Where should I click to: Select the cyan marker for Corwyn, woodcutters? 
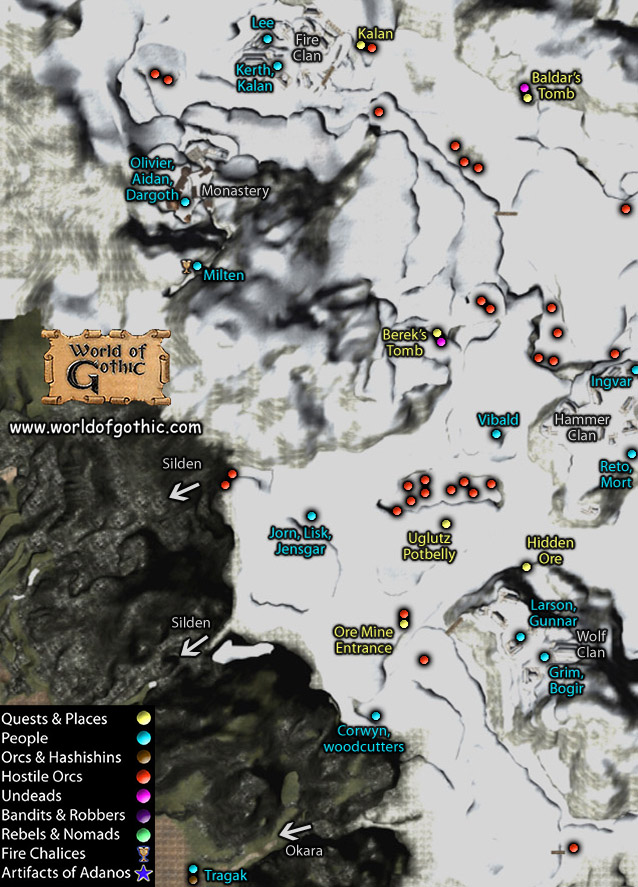tap(376, 715)
